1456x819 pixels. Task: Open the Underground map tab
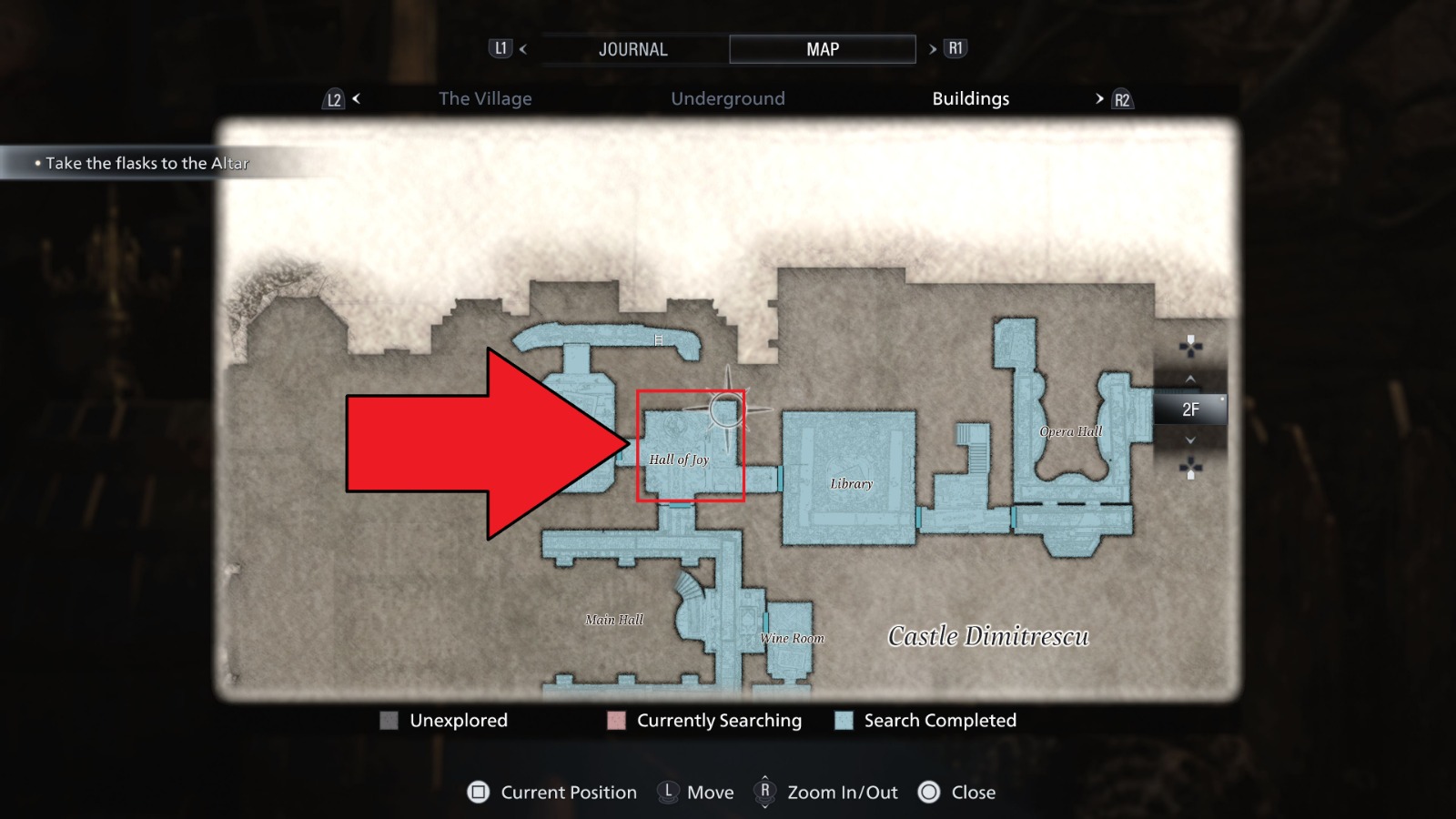tap(728, 98)
